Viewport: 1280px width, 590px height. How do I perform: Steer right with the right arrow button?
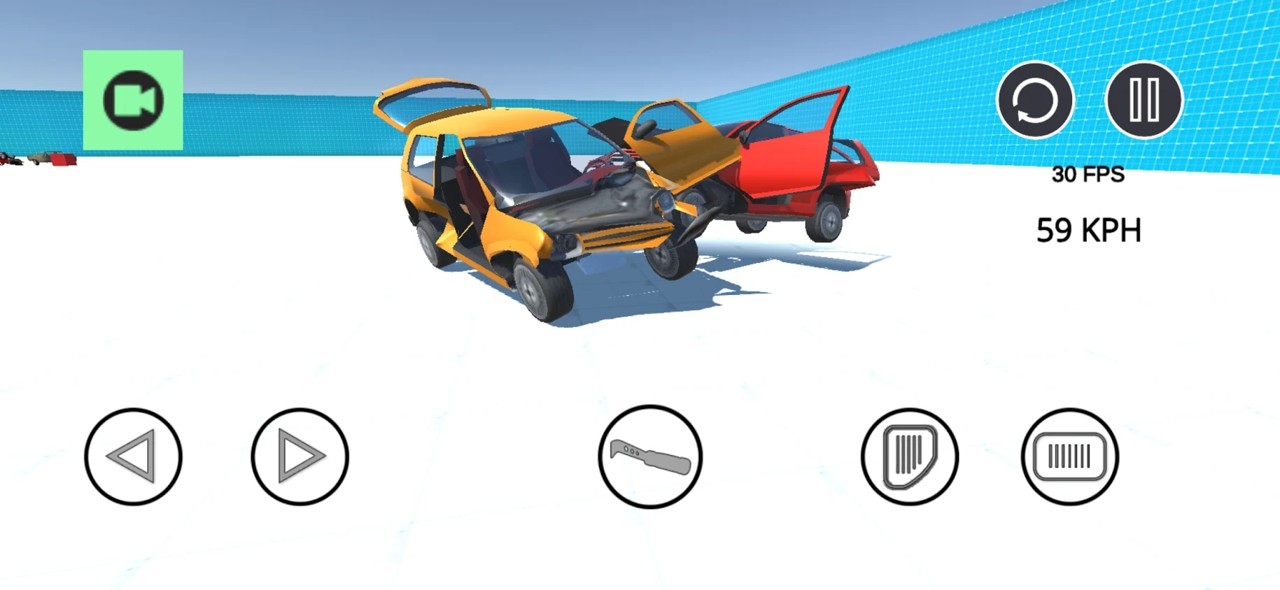coord(300,456)
